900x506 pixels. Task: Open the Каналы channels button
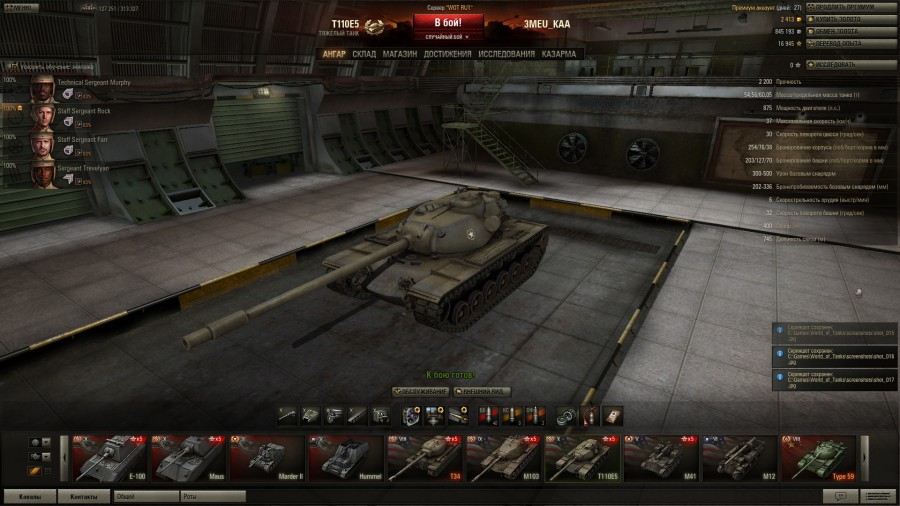tap(29, 496)
